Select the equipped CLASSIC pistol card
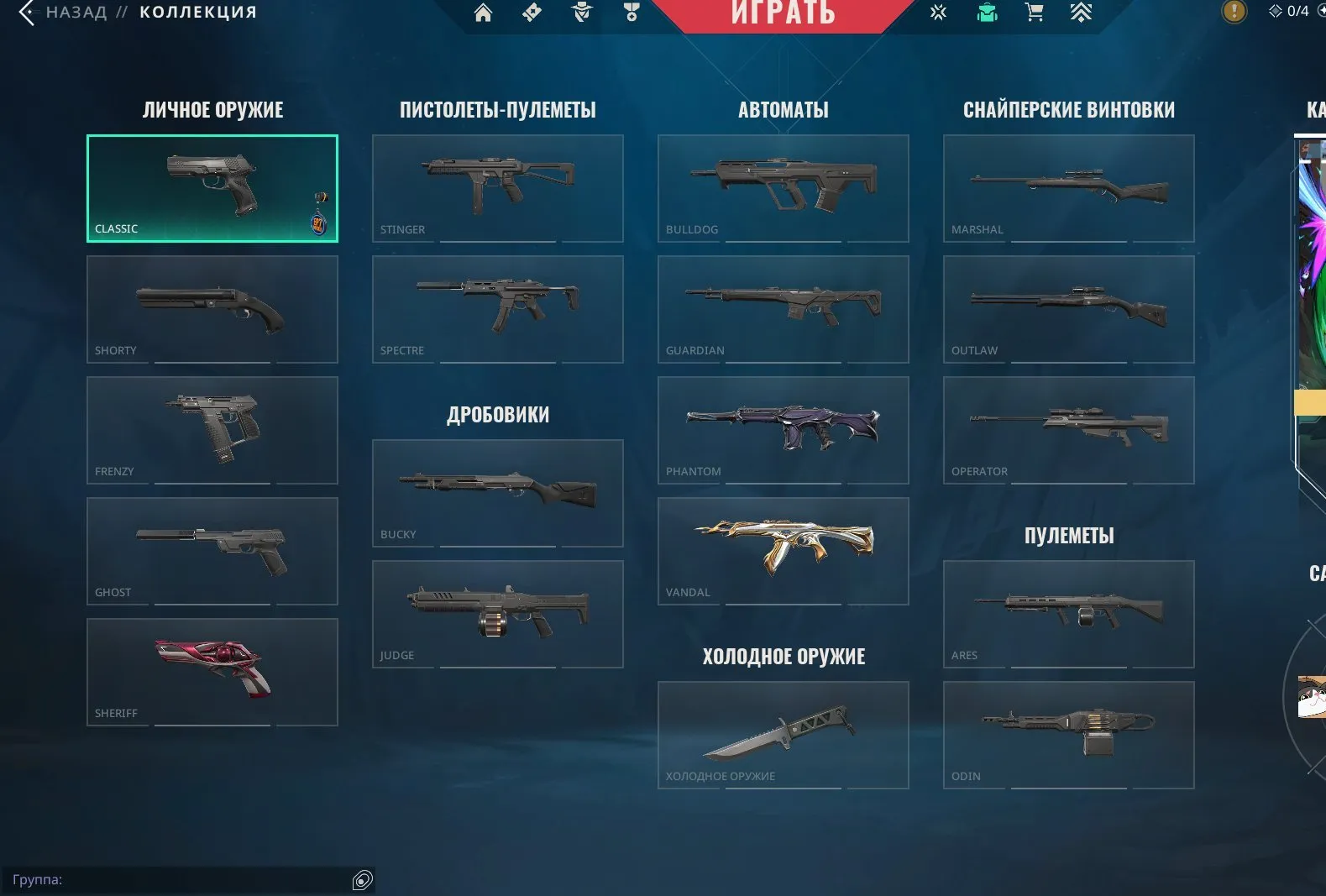This screenshot has height=896, width=1326. 211,188
